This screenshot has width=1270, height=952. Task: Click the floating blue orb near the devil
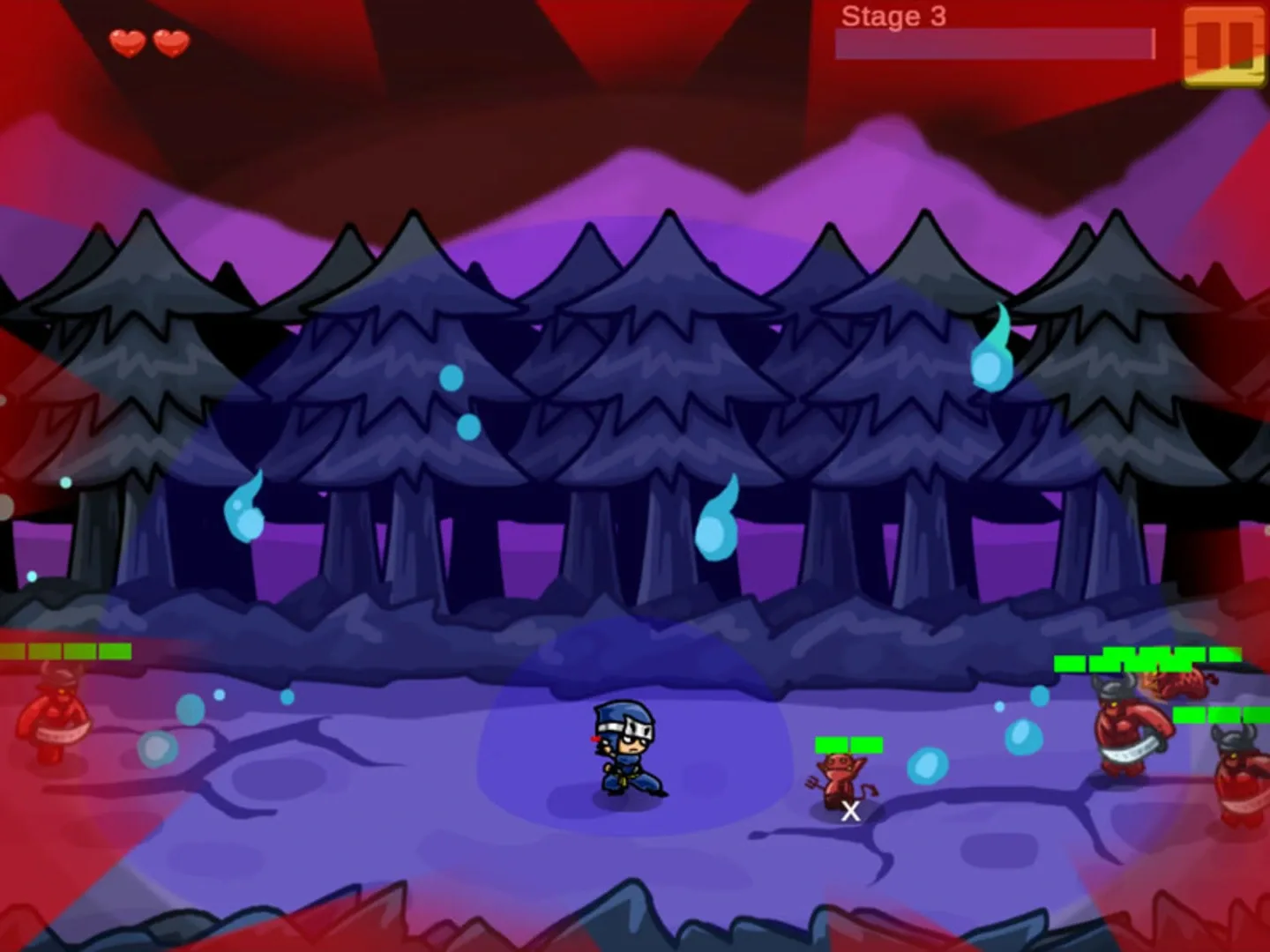pos(928,763)
